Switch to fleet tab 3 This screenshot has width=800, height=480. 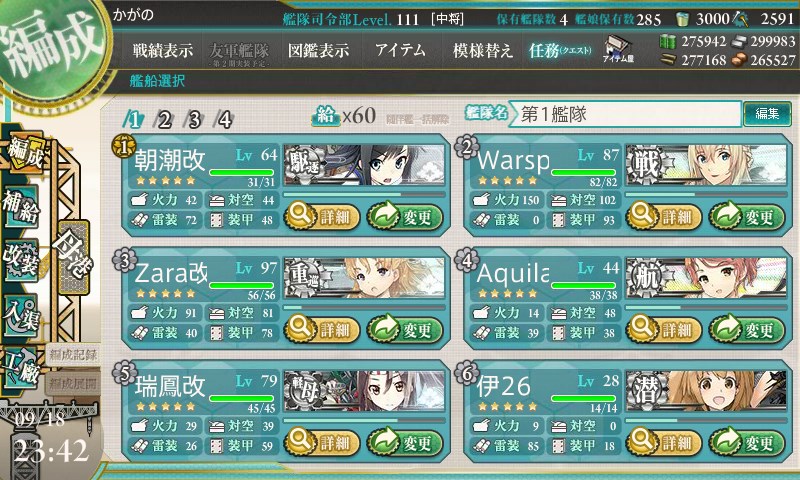tap(194, 119)
